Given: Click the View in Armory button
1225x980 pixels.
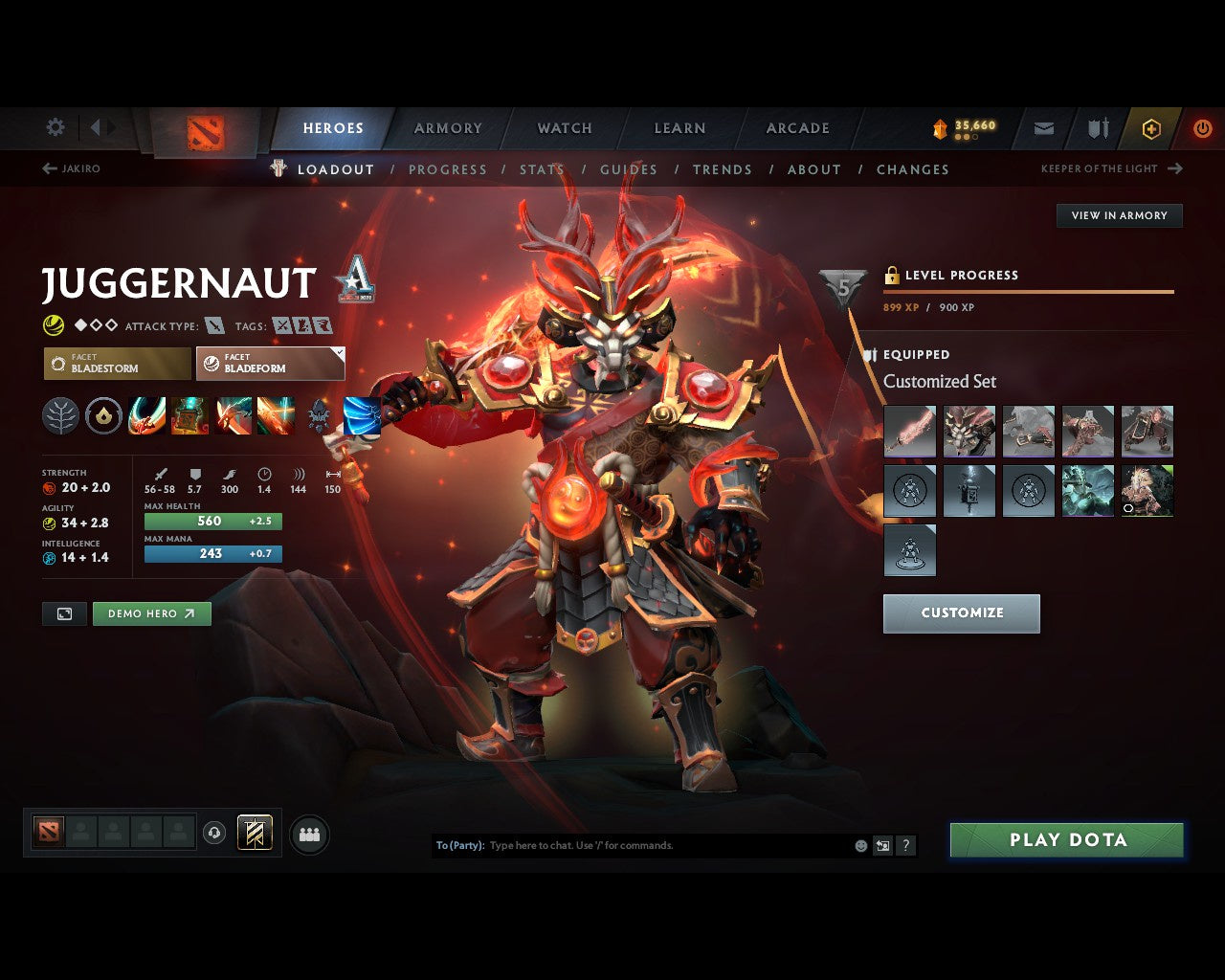Looking at the screenshot, I should pos(1118,215).
